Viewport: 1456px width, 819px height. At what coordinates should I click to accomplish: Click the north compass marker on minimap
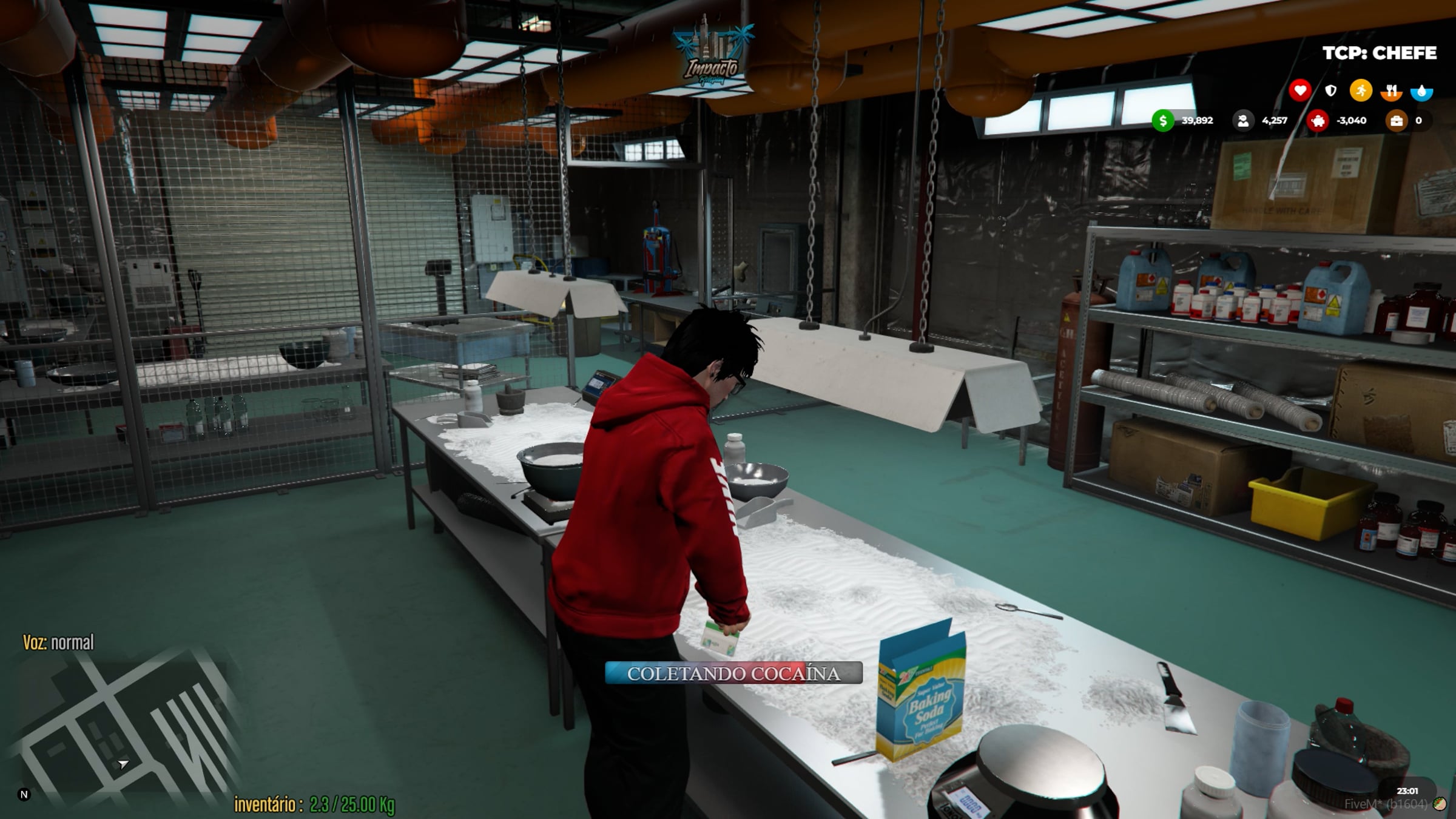coord(24,794)
